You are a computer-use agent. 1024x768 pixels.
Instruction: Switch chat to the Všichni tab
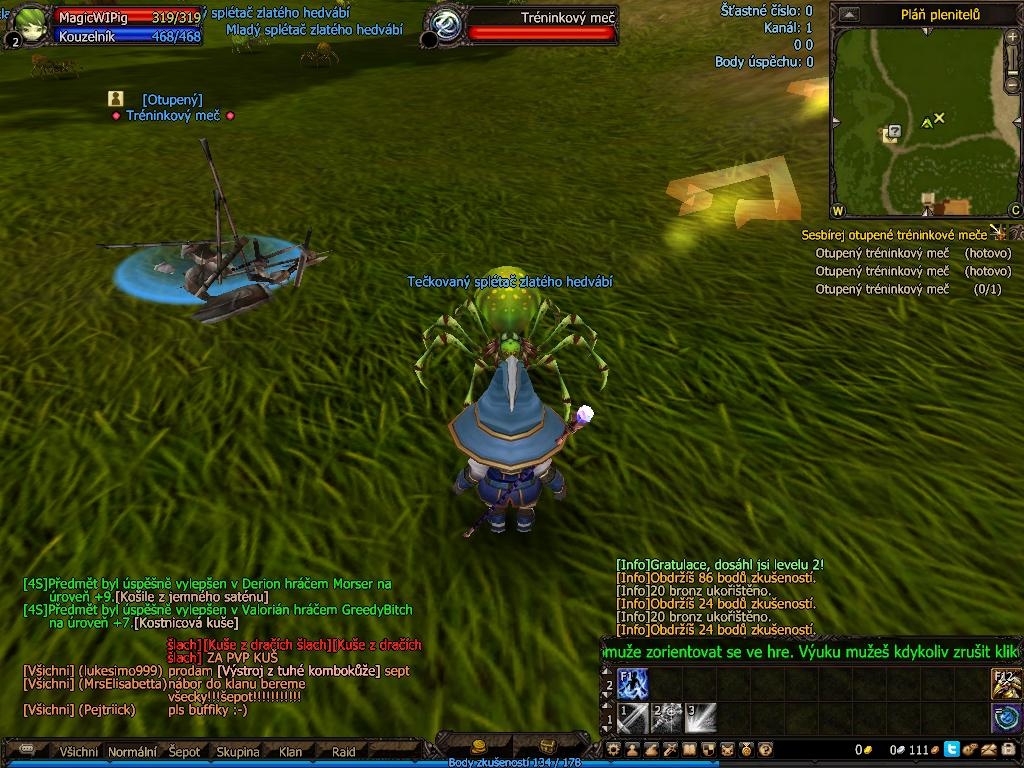[79, 751]
